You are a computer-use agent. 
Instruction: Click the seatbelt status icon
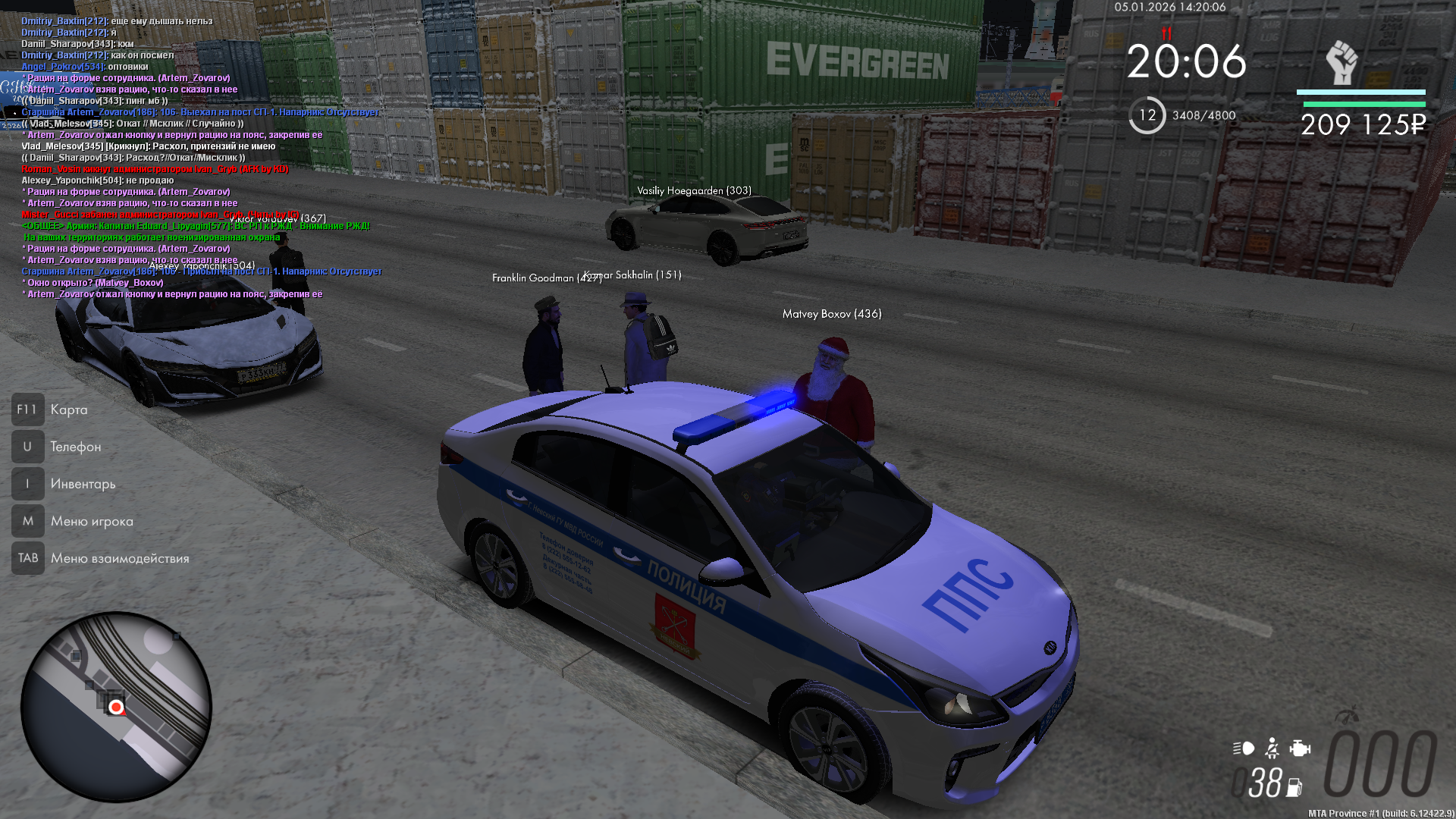[x=1272, y=748]
